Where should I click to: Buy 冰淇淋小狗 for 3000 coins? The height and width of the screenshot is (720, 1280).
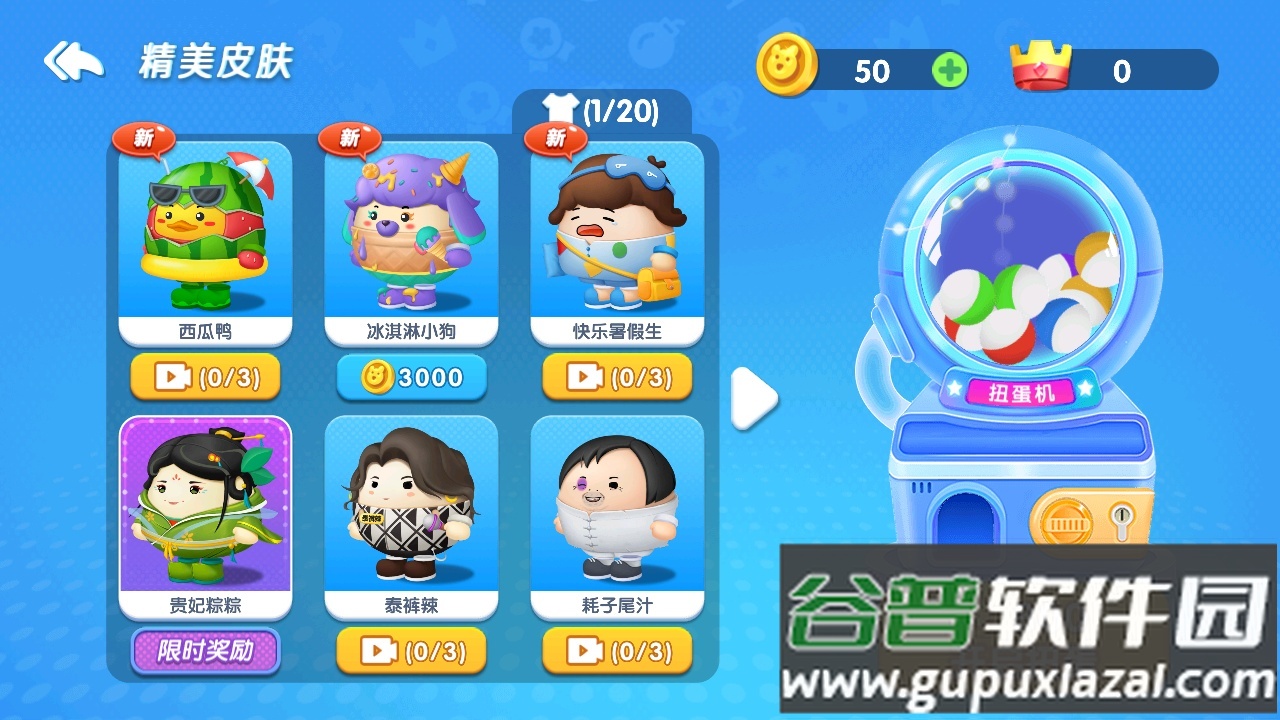pos(411,377)
